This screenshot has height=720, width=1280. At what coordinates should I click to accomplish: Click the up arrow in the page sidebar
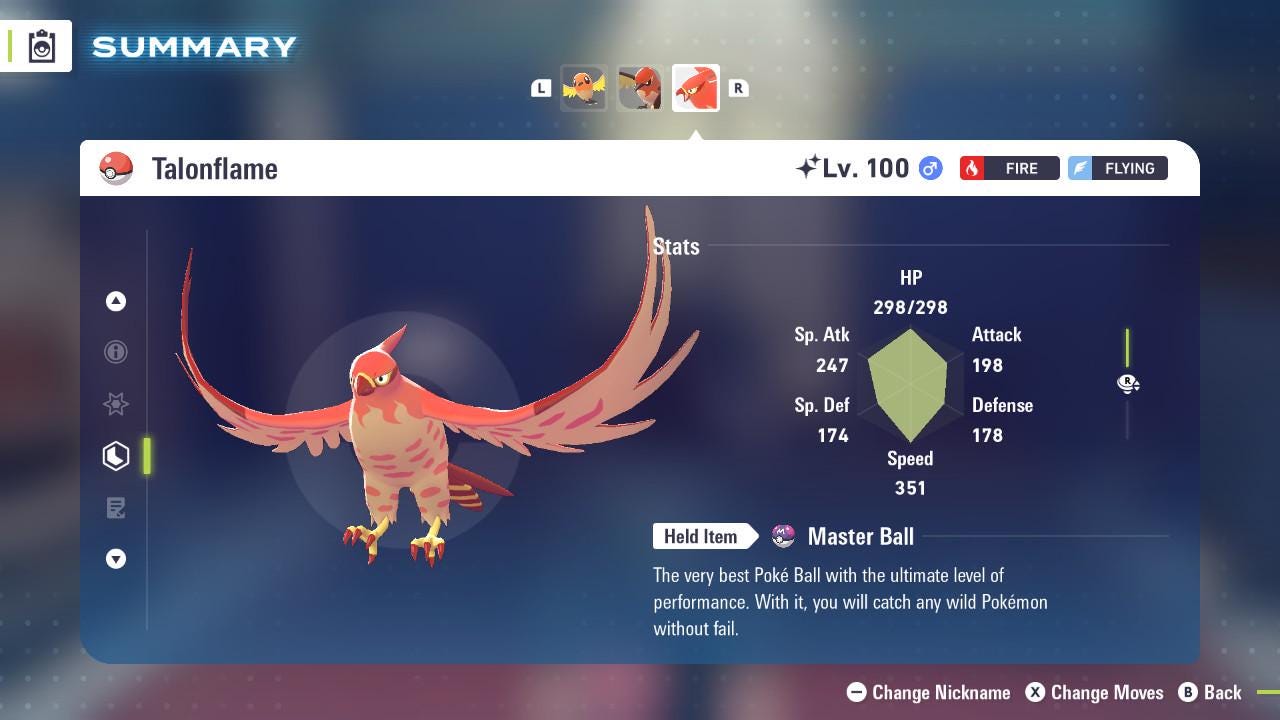coord(116,301)
